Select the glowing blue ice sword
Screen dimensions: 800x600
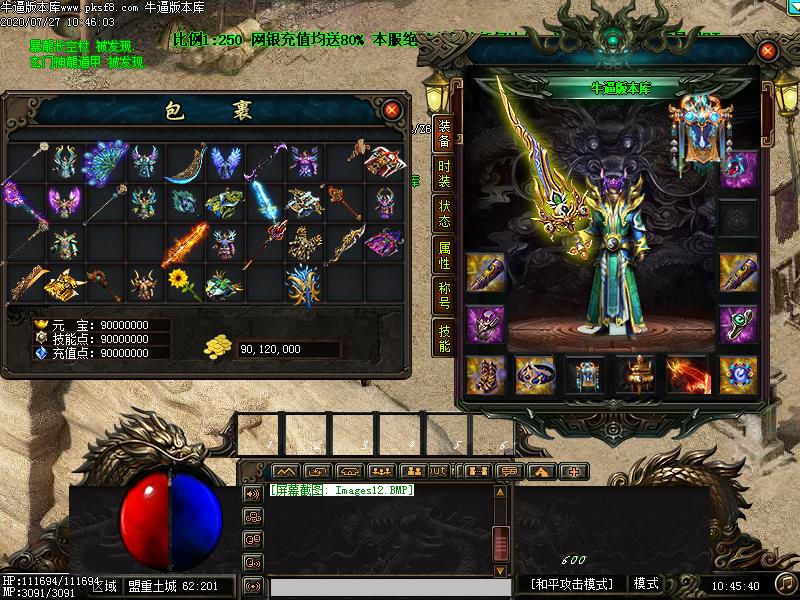264,200
